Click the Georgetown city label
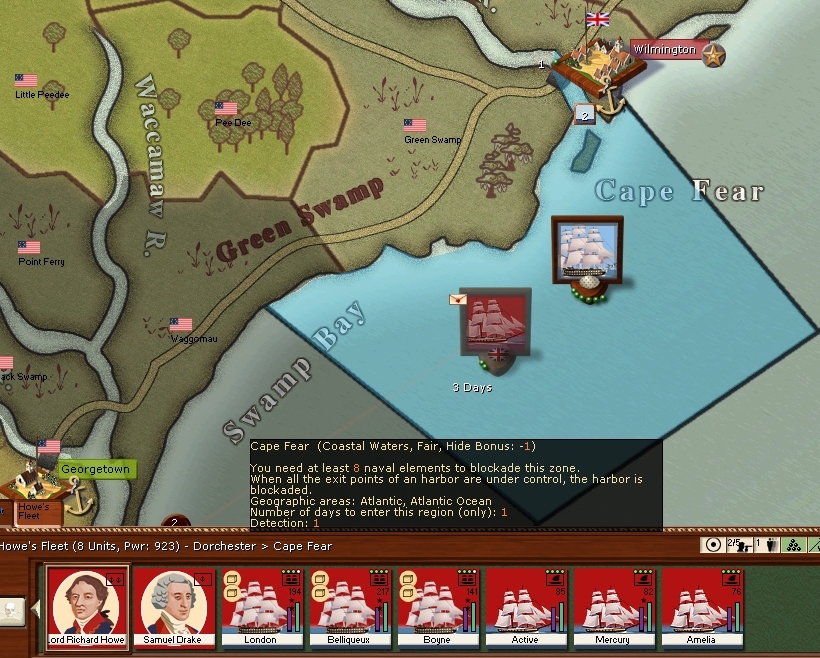 95,468
